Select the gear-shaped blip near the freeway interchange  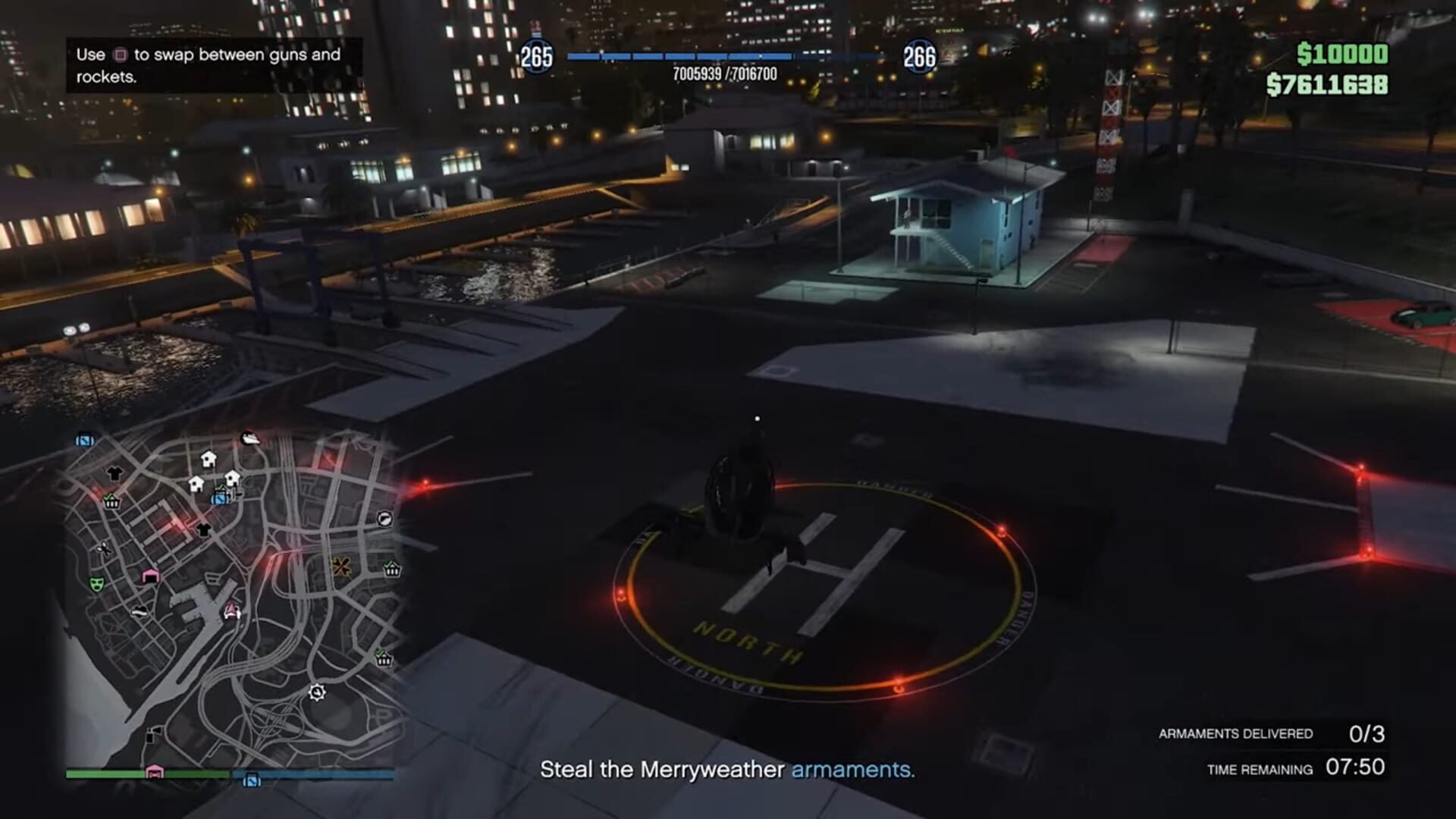318,692
